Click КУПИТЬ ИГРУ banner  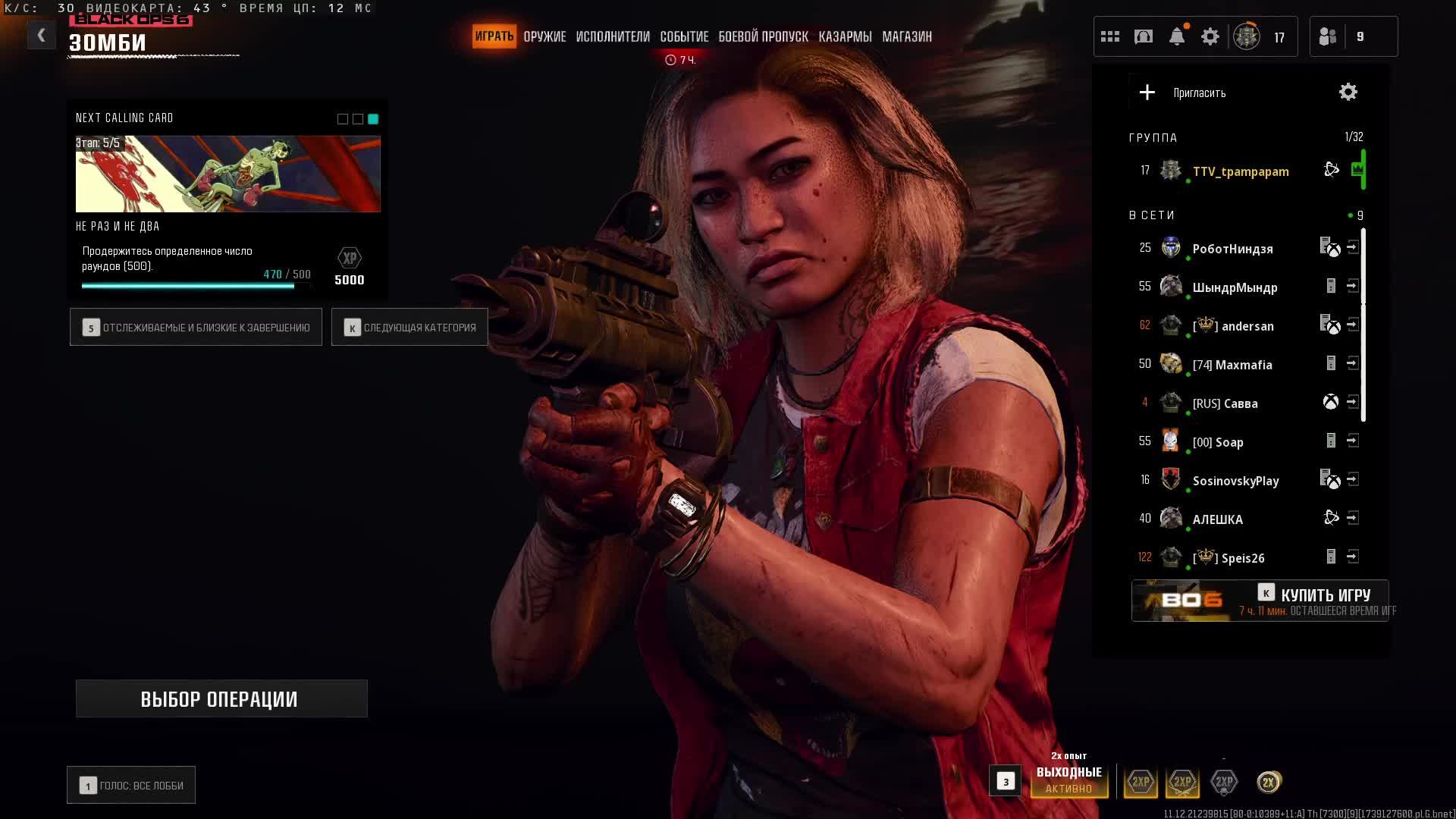coord(1260,601)
